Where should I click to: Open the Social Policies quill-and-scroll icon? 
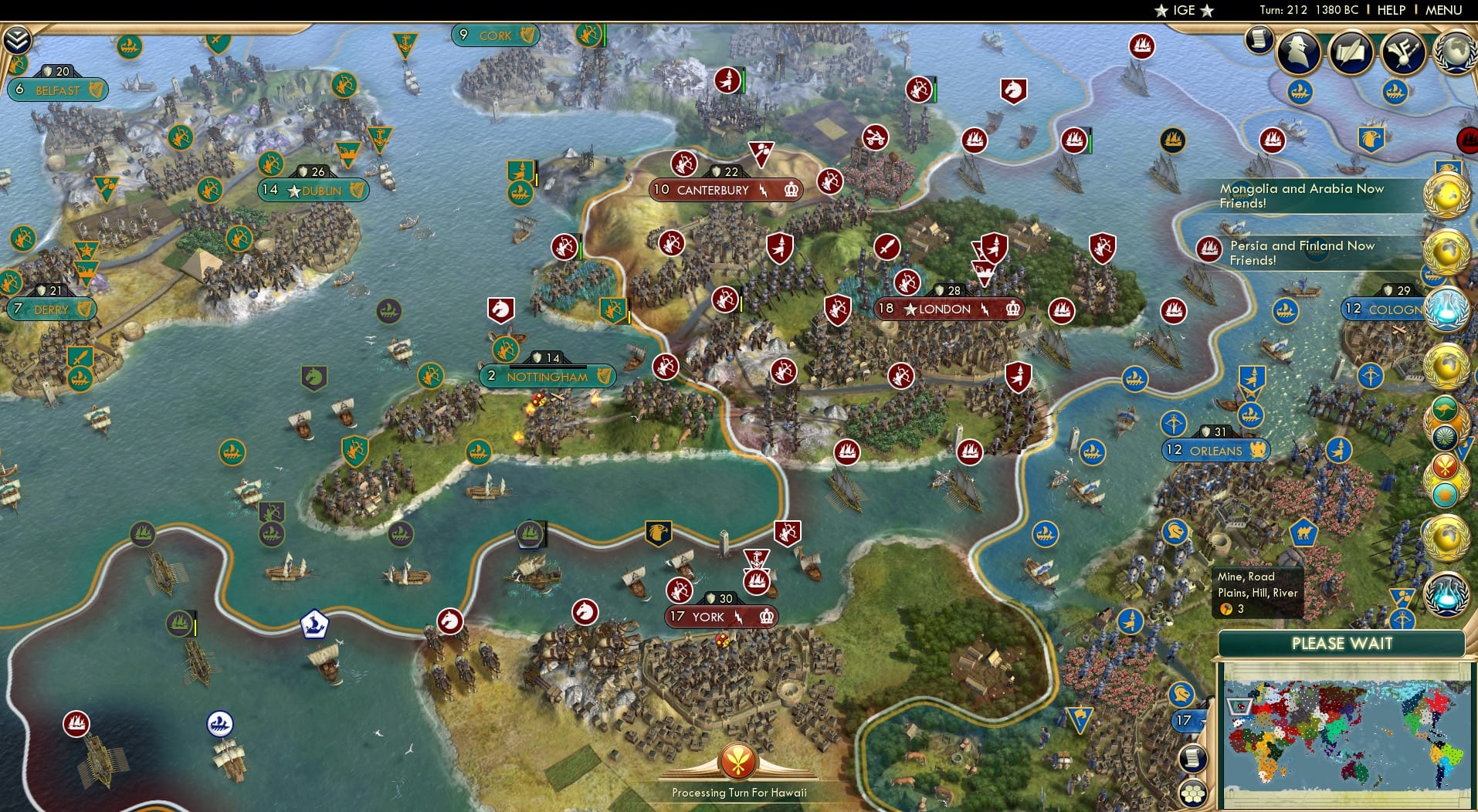click(1350, 54)
